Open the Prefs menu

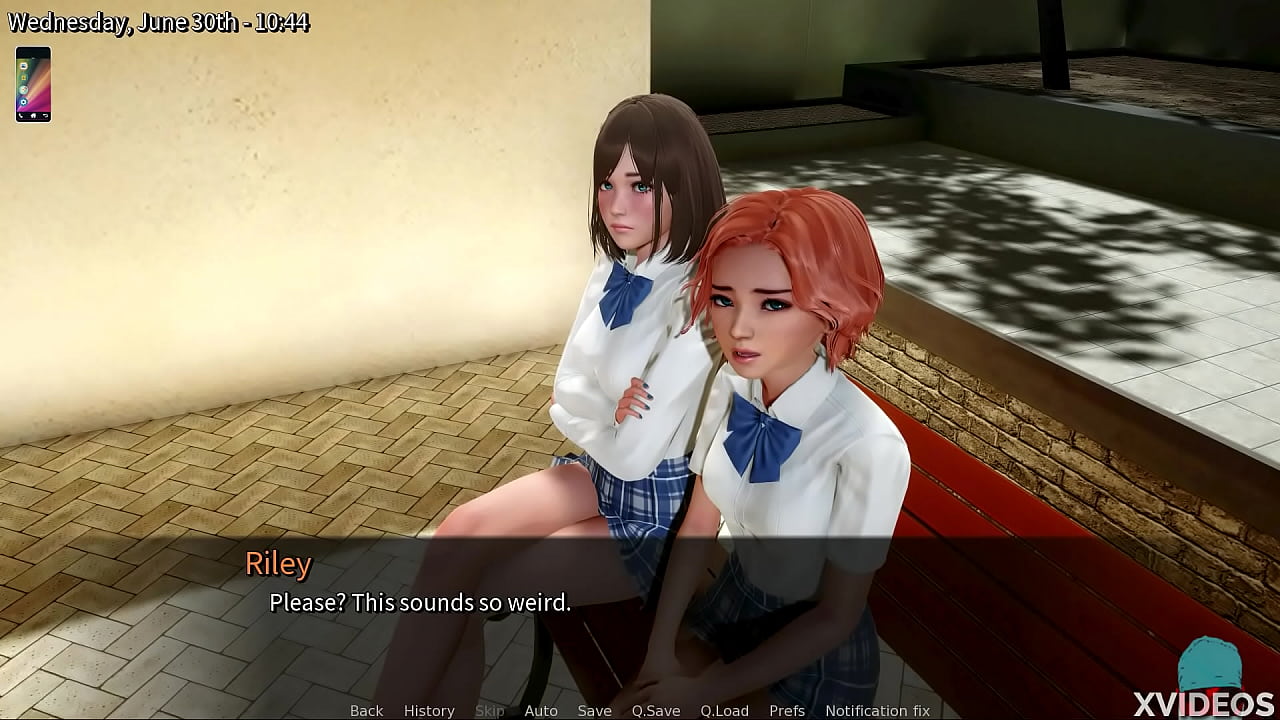787,710
